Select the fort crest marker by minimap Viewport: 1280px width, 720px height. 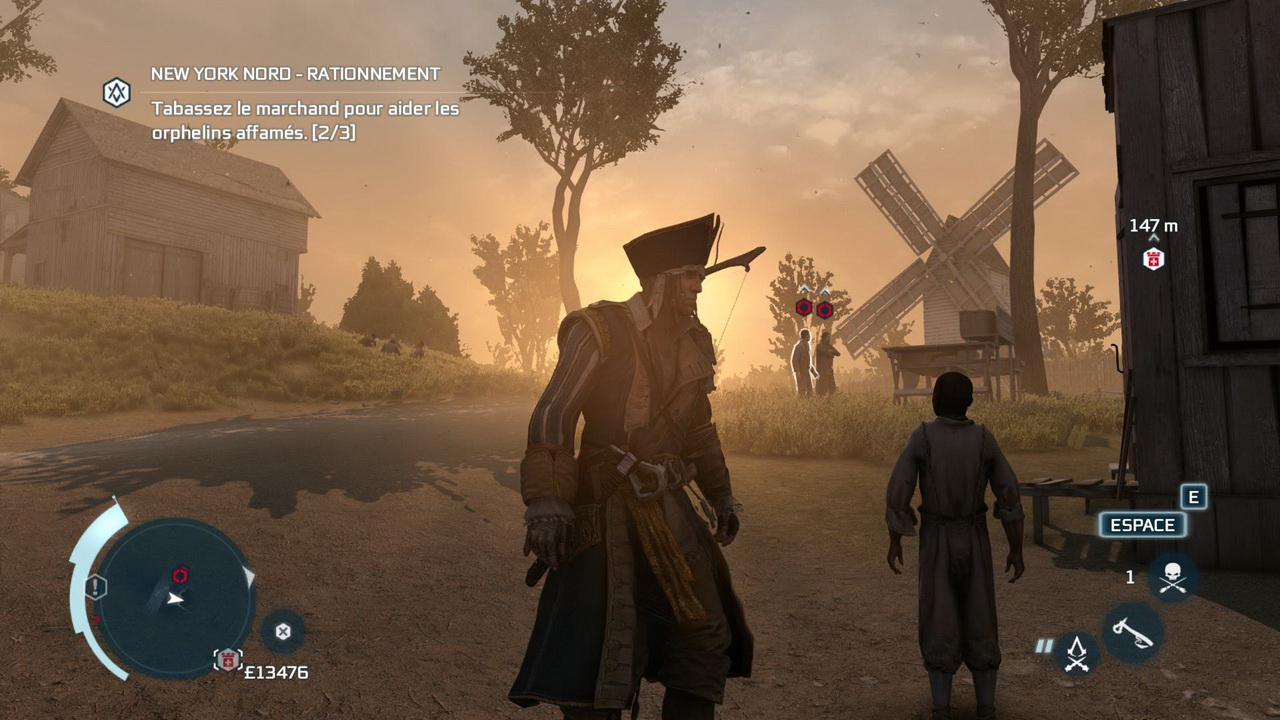tap(228, 660)
